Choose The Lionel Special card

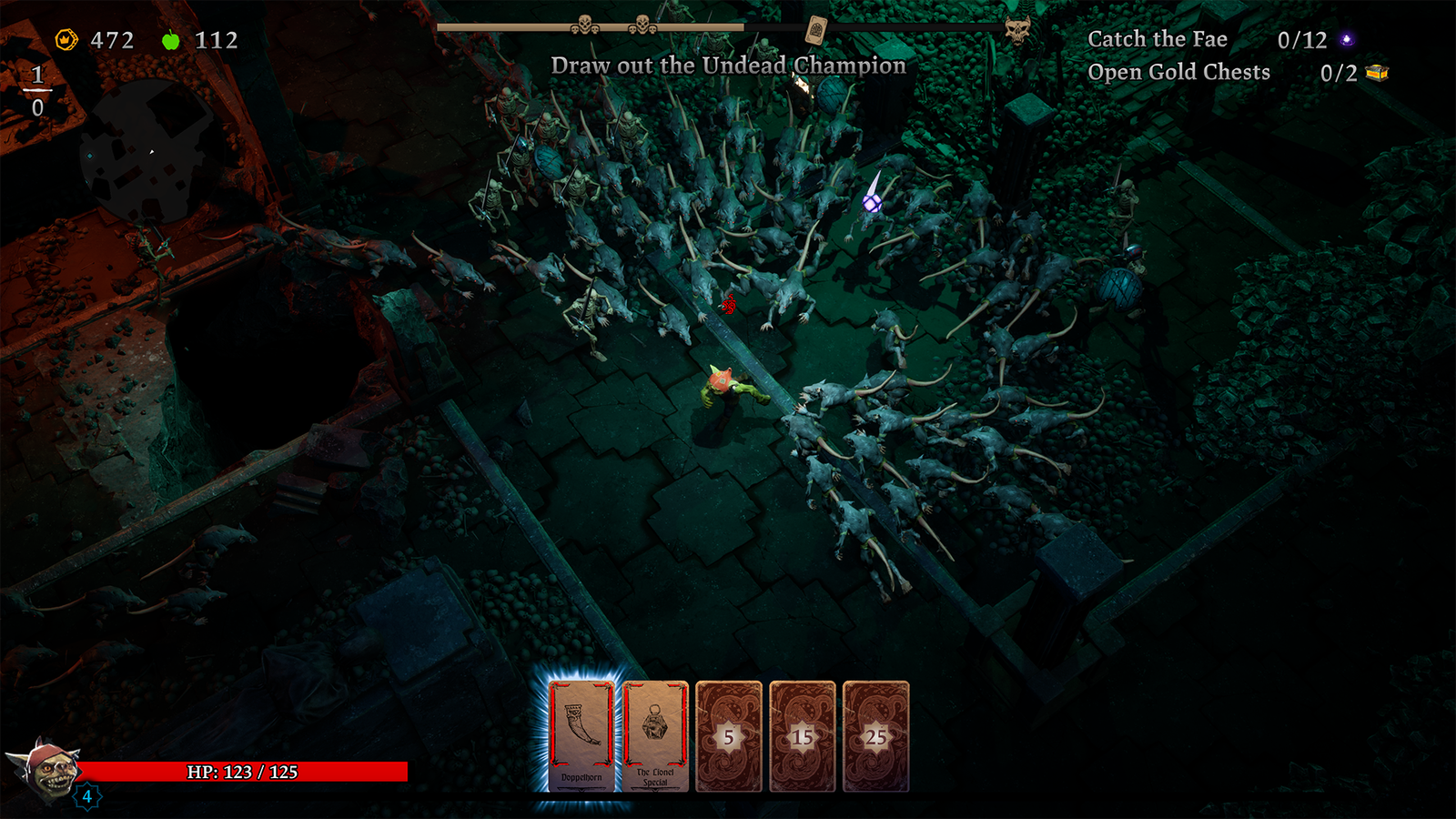655,735
